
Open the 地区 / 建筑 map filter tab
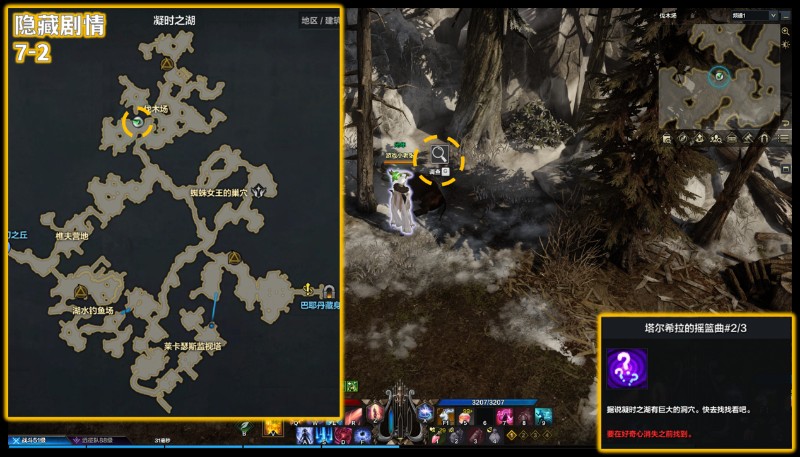320,20
